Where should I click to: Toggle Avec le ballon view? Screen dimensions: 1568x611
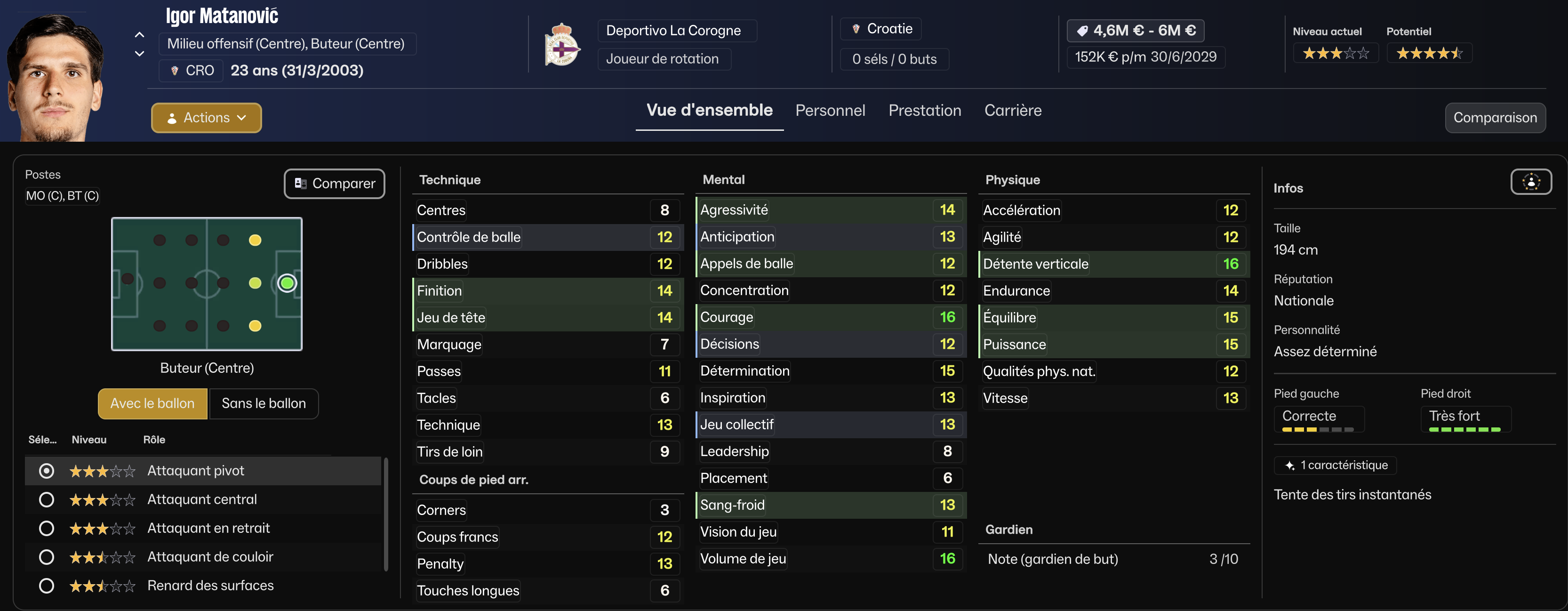152,403
